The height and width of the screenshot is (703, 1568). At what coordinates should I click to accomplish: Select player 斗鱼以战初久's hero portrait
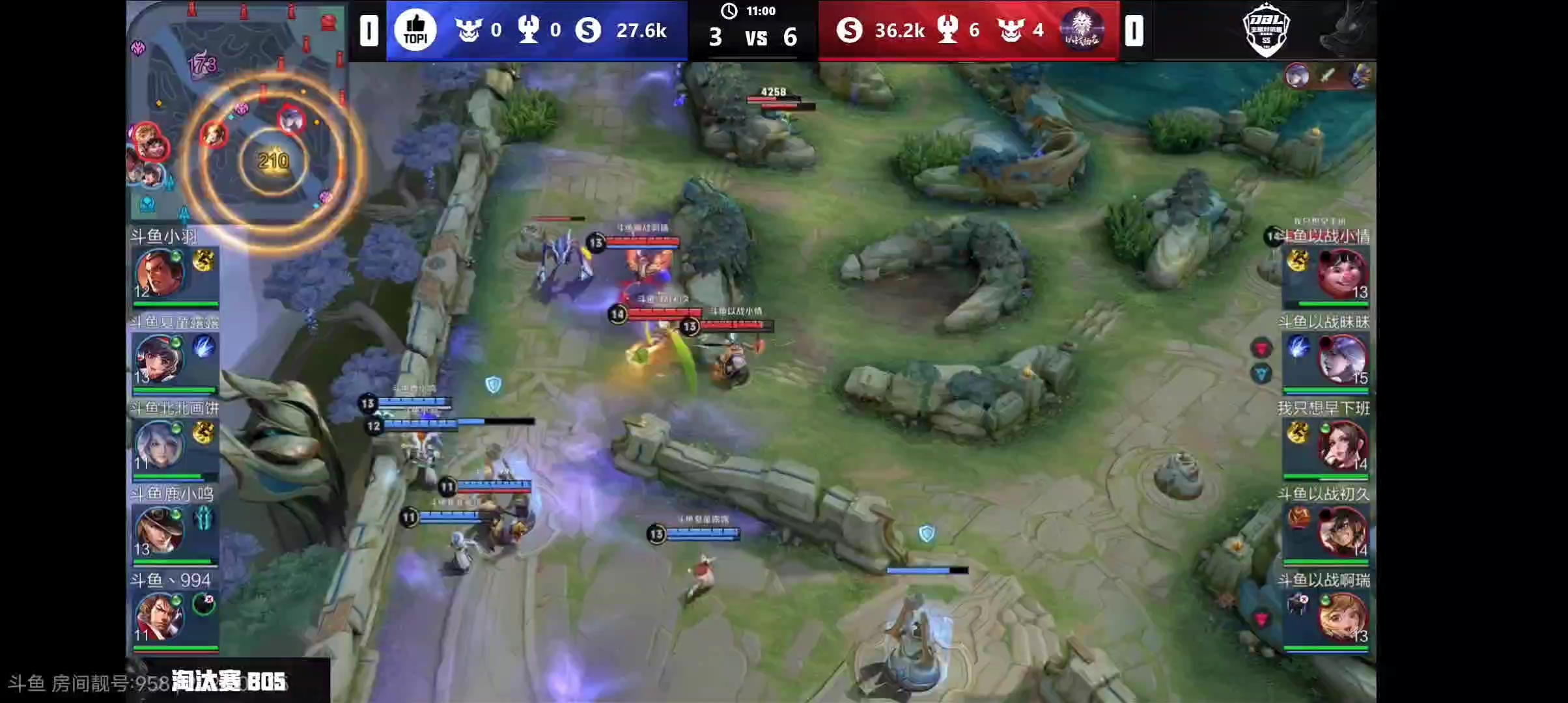coord(1341,531)
